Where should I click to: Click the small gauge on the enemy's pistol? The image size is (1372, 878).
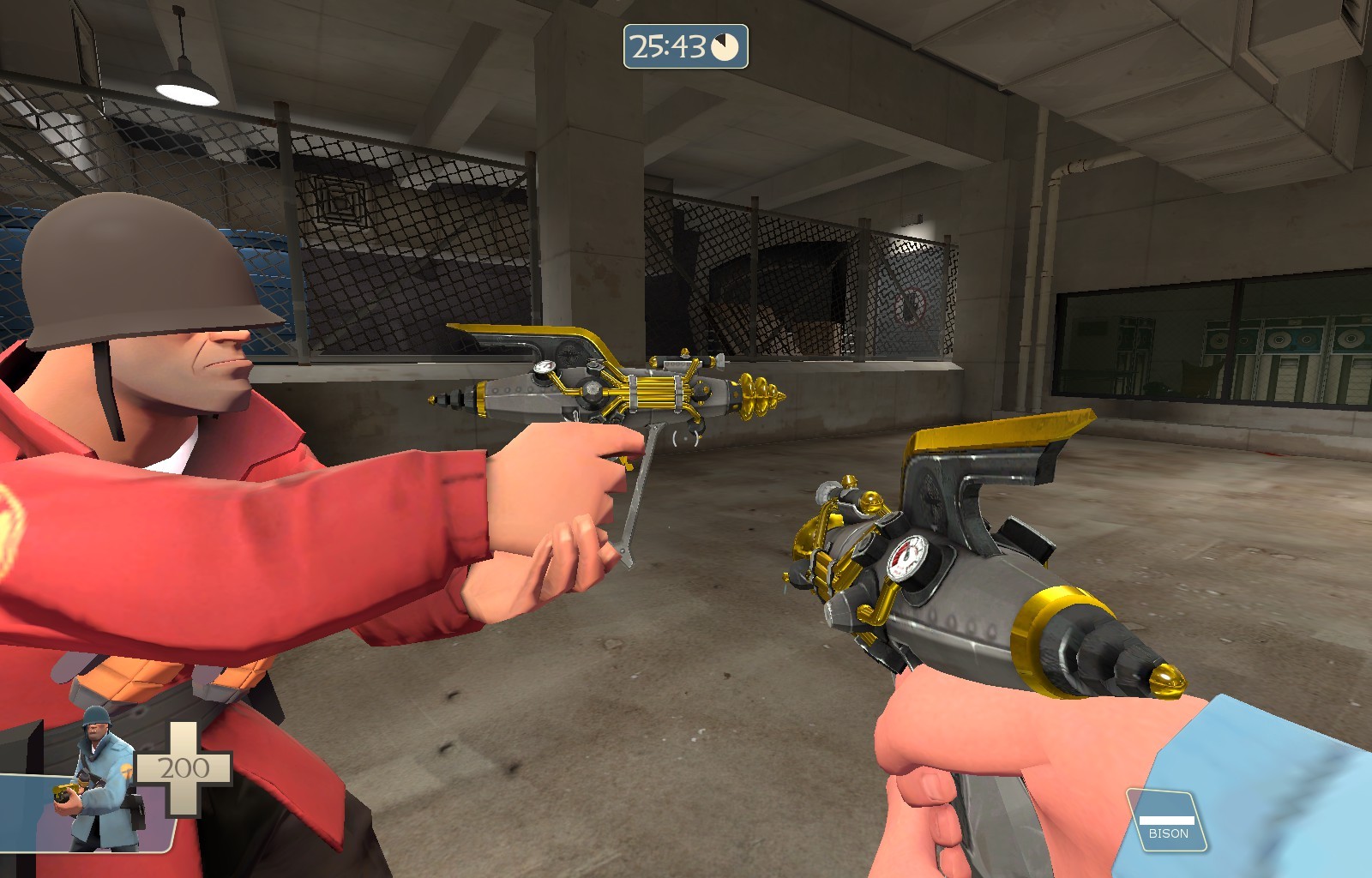pyautogui.click(x=543, y=366)
